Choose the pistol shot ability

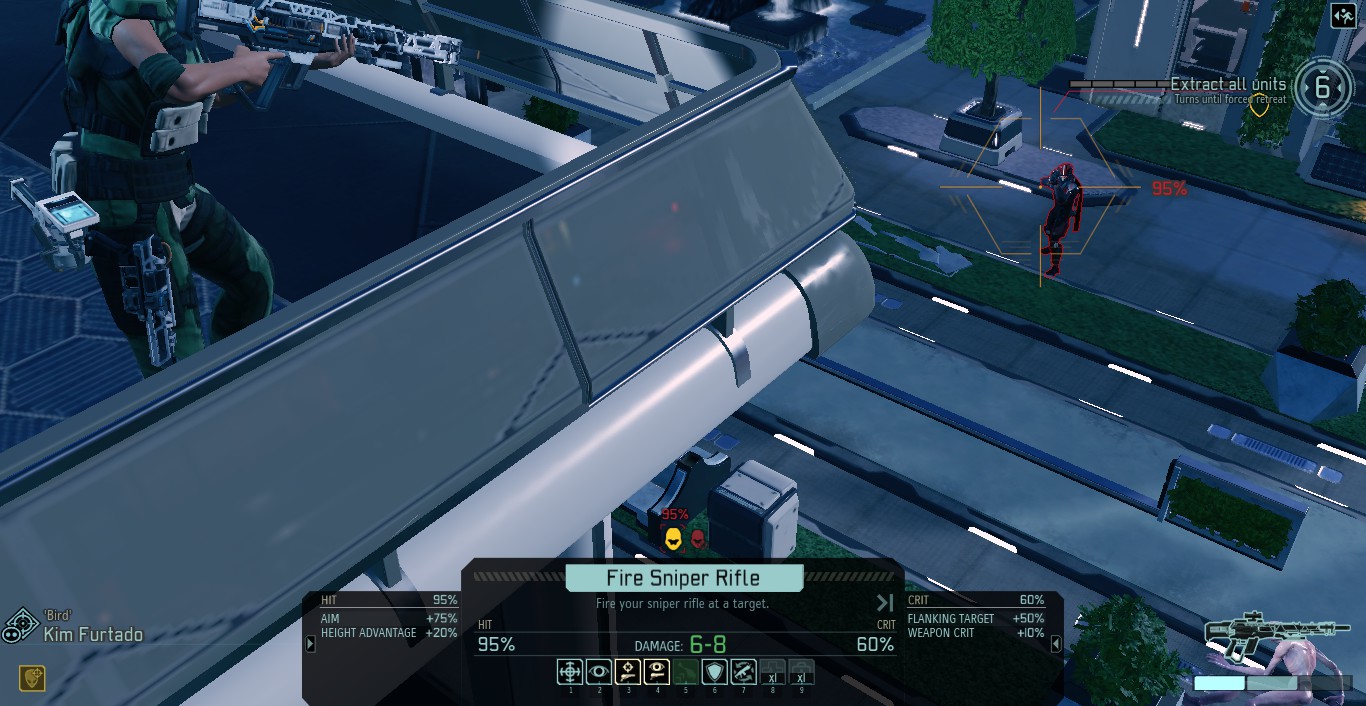tap(628, 672)
